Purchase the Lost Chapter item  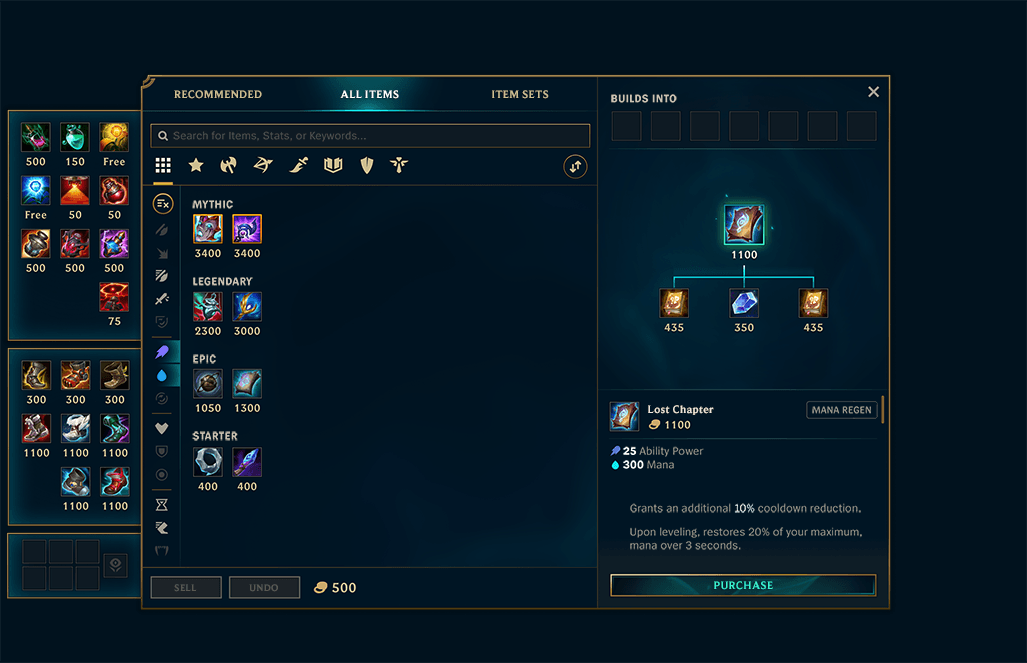tap(743, 585)
